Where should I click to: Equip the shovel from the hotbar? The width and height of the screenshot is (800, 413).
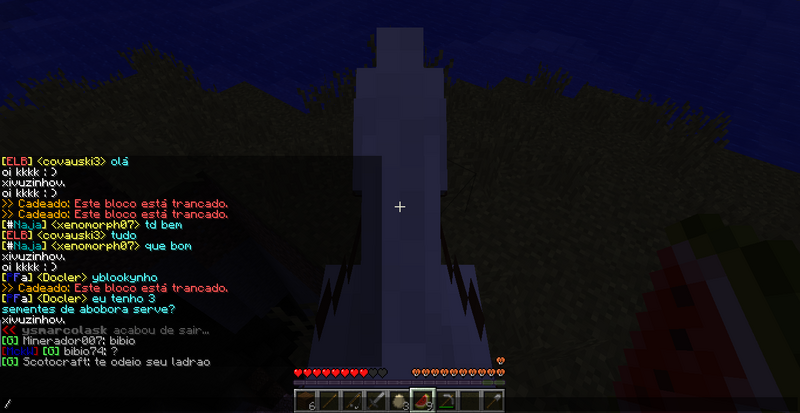pyautogui.click(x=491, y=401)
